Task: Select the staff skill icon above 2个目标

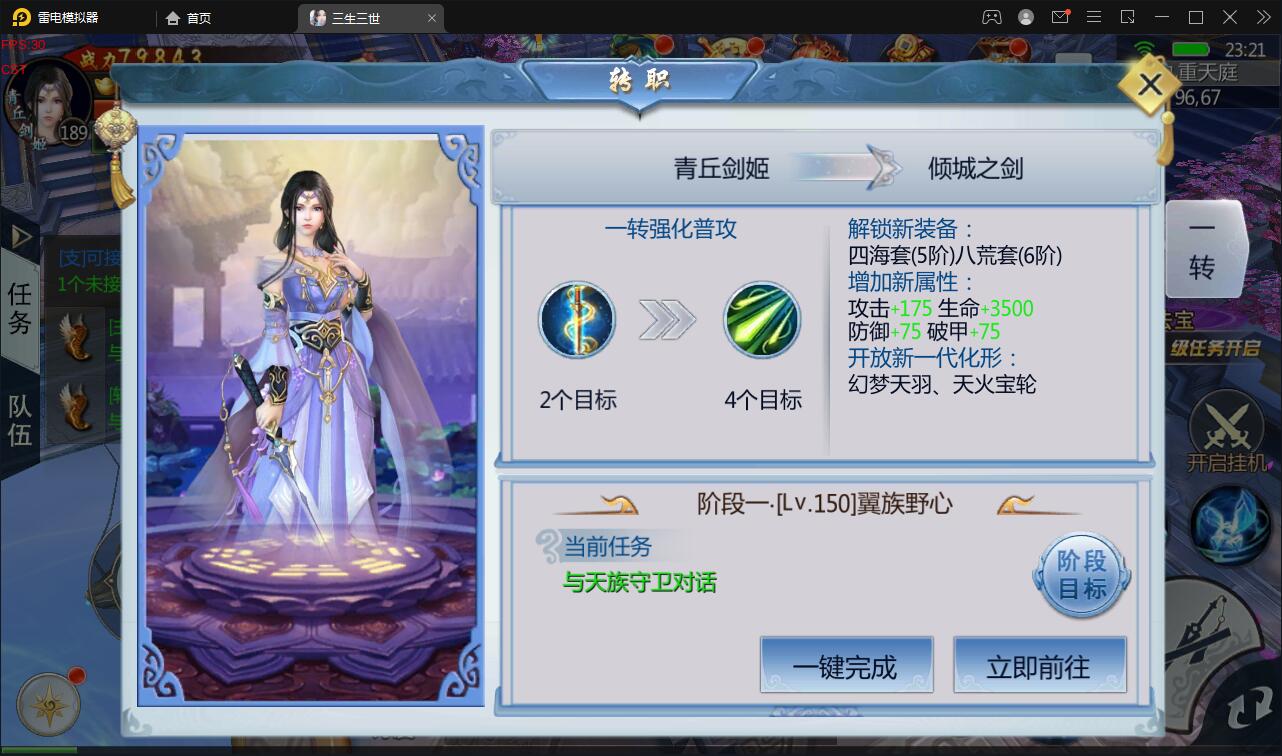Action: pyautogui.click(x=576, y=319)
